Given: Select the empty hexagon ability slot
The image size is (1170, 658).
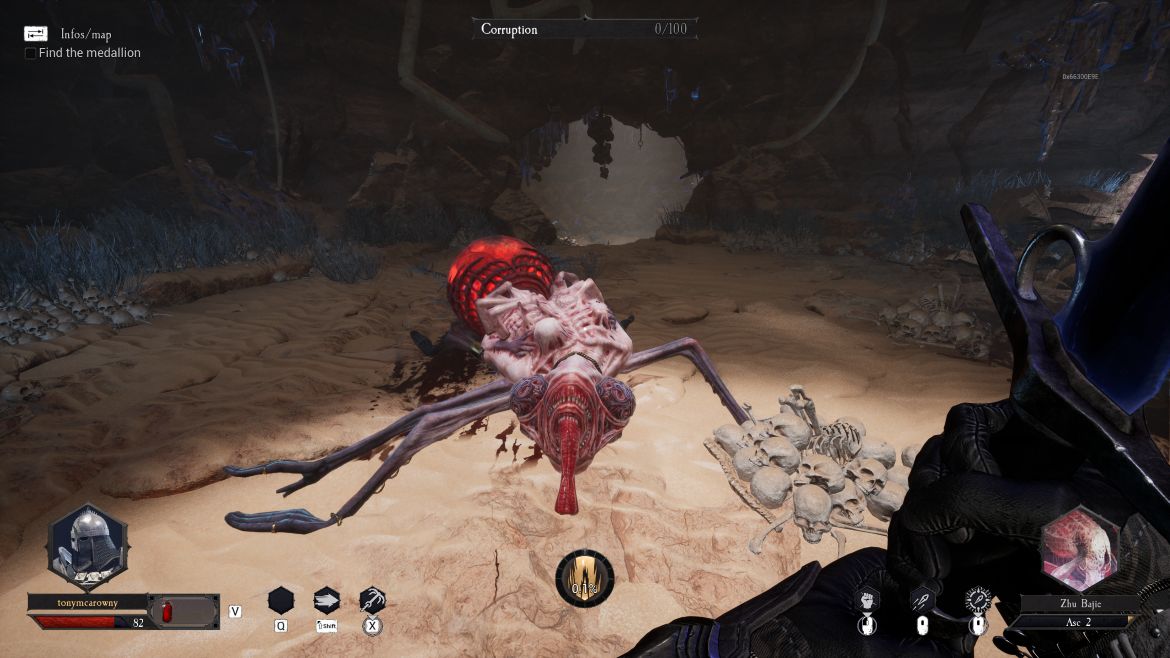Looking at the screenshot, I should 281,600.
